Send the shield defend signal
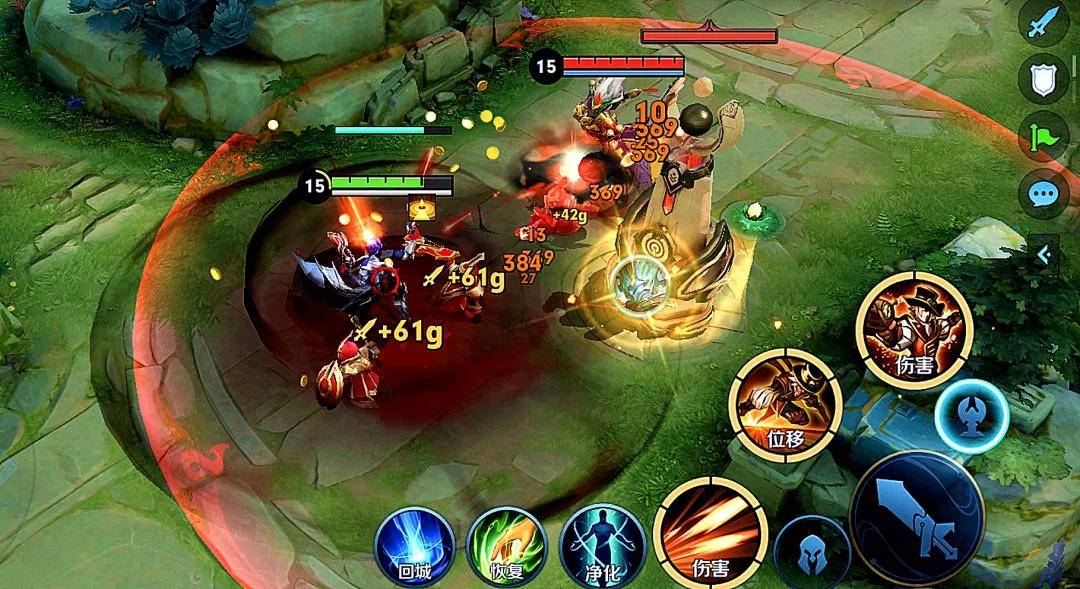Screen dimensions: 1080x589 tap(1044, 79)
